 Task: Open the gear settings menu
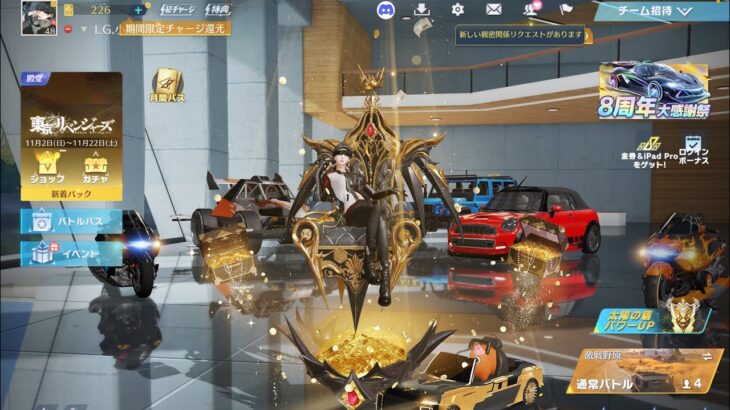[x=457, y=10]
